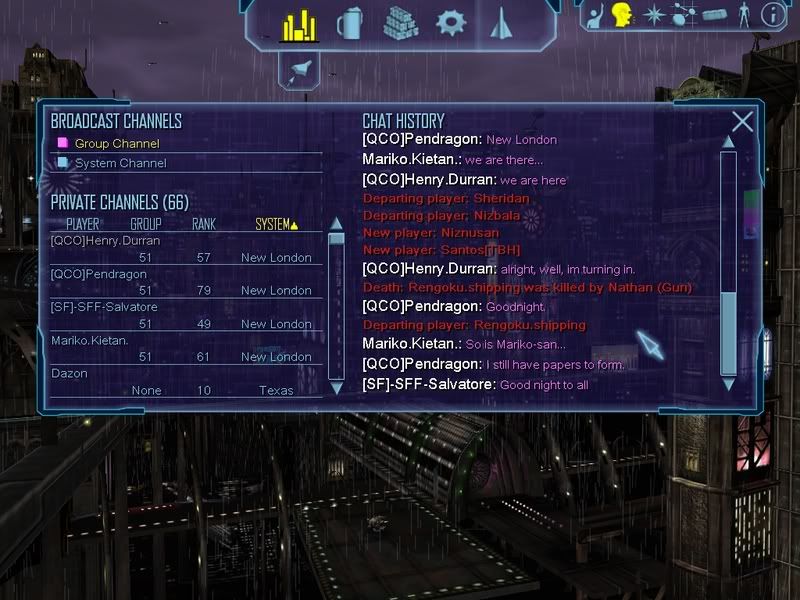The width and height of the screenshot is (800, 600).
Task: Open the bar via the beer mug icon
Action: click(349, 23)
